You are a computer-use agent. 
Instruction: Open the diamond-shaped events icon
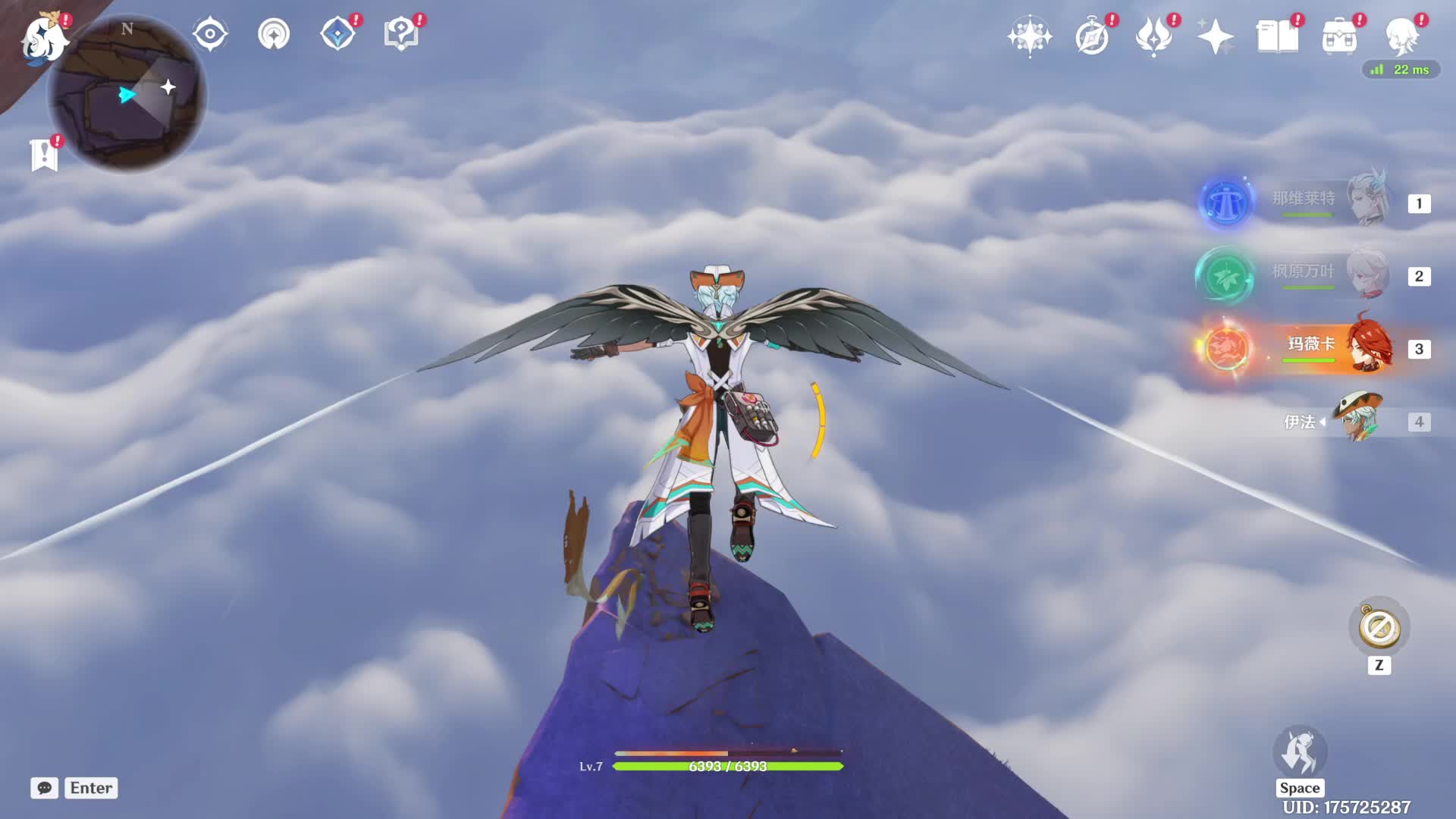coord(338,35)
